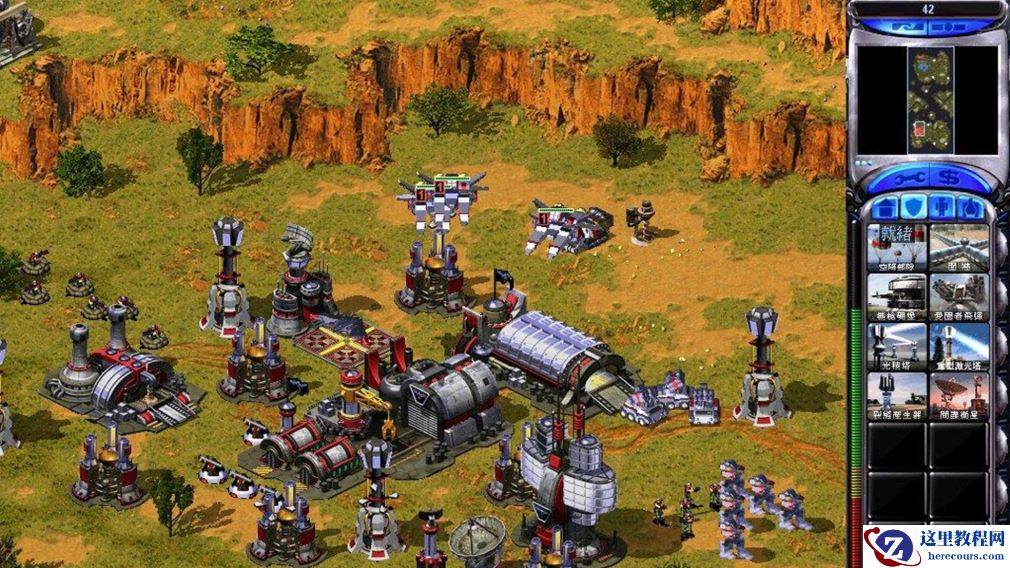Switch to the infantry build tab

[x=942, y=207]
